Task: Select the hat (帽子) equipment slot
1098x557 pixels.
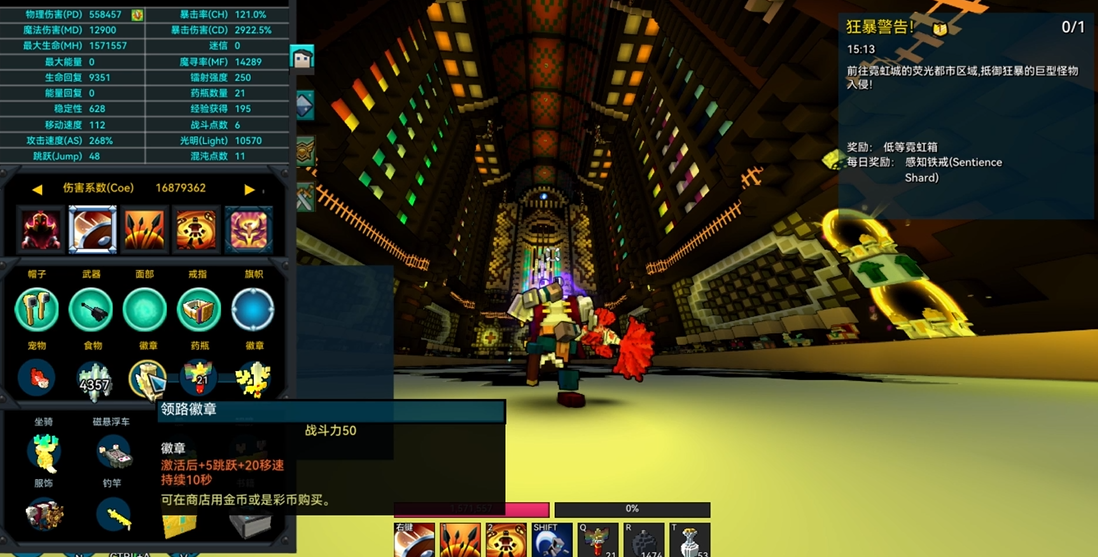Action: (37, 310)
